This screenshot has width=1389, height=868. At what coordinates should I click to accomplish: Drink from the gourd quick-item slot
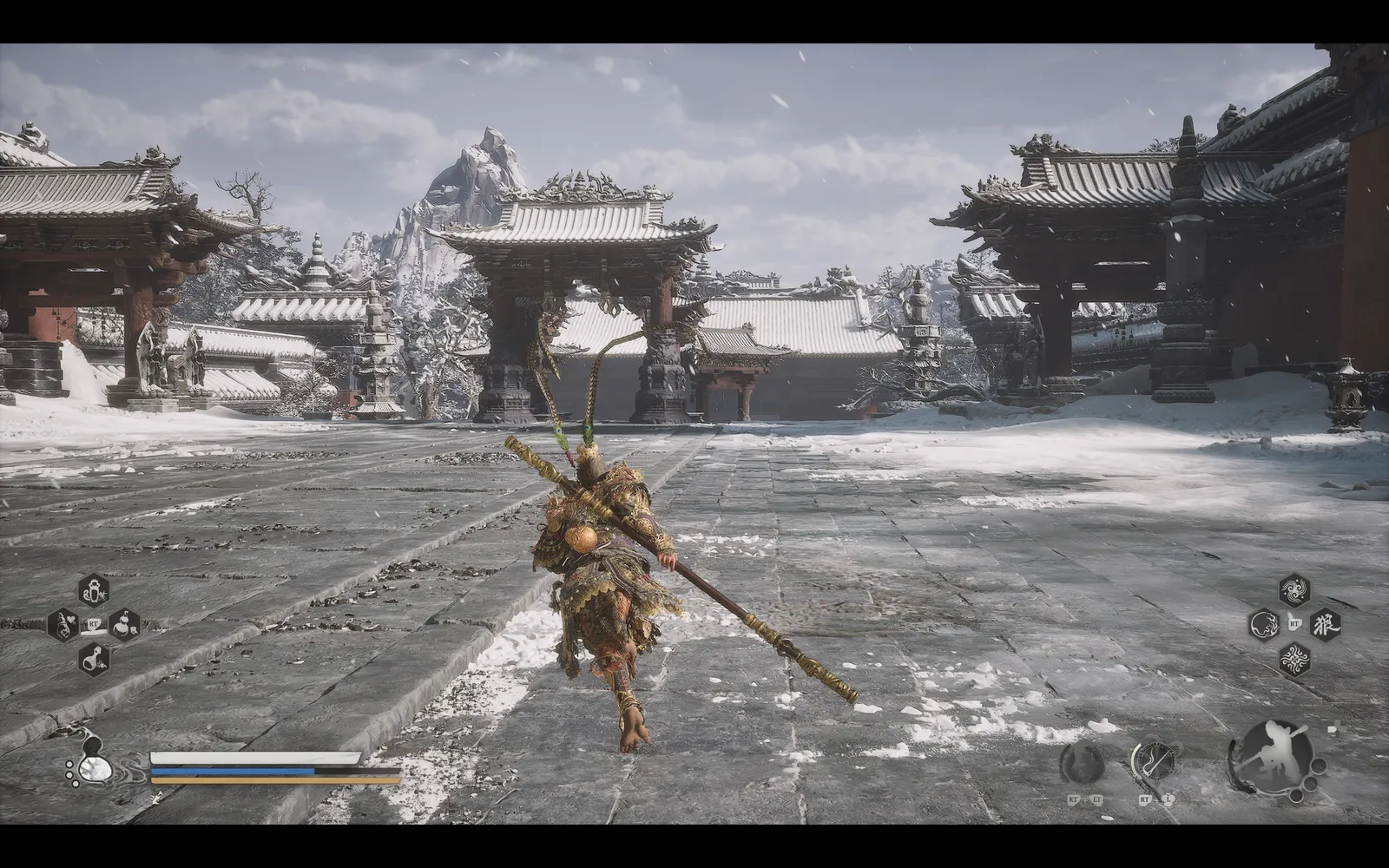[x=124, y=624]
